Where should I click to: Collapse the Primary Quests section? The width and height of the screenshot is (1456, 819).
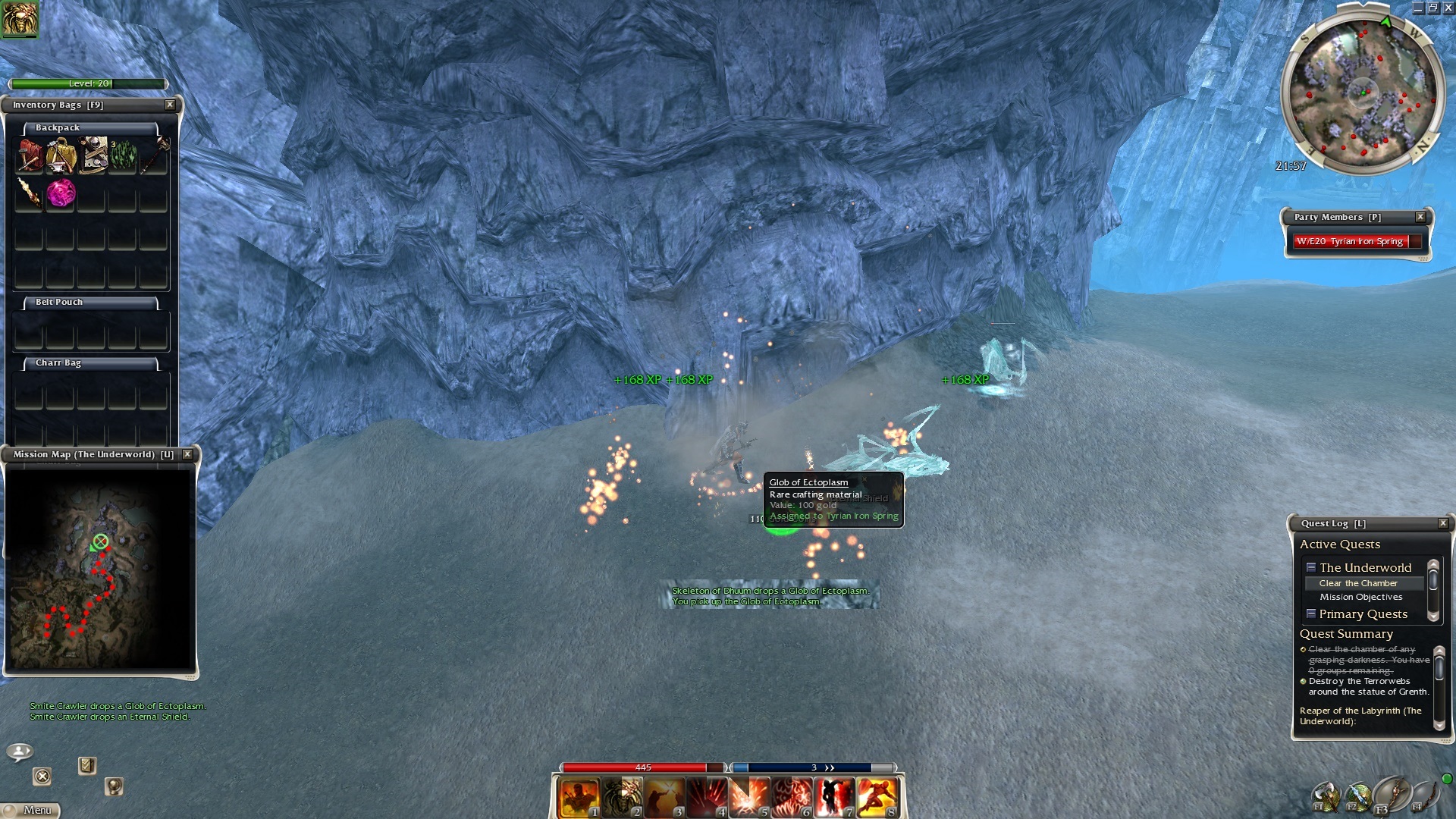1311,613
